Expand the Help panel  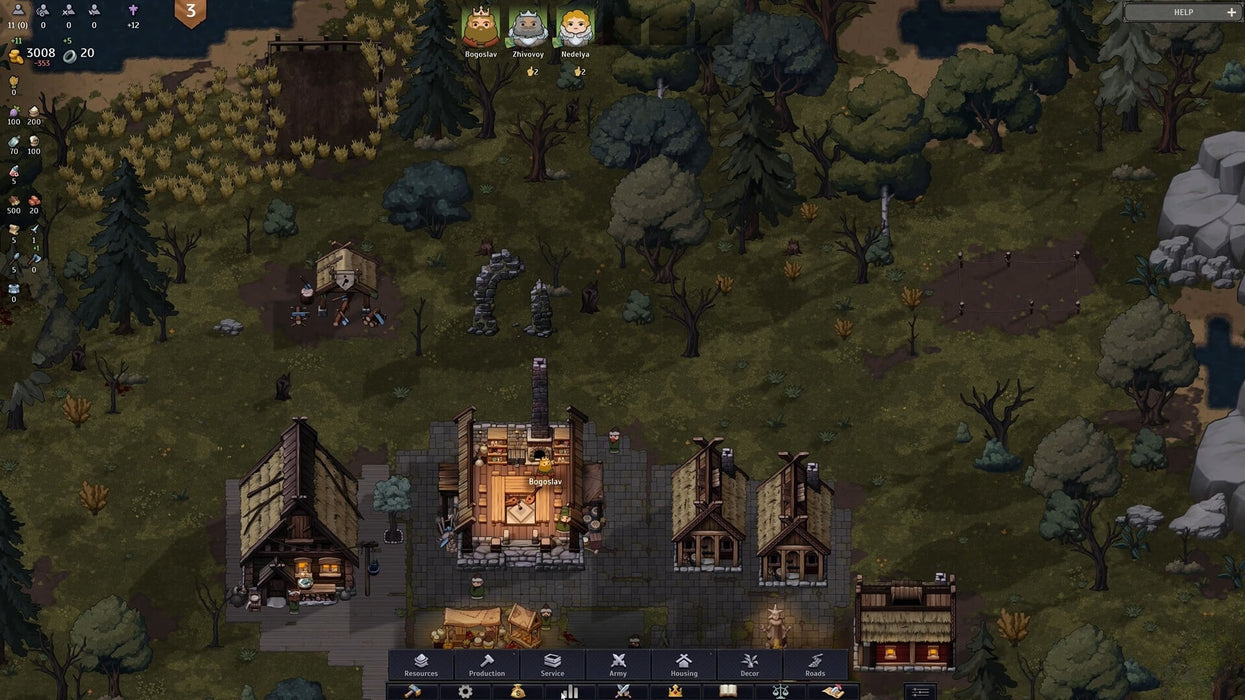coord(1183,12)
